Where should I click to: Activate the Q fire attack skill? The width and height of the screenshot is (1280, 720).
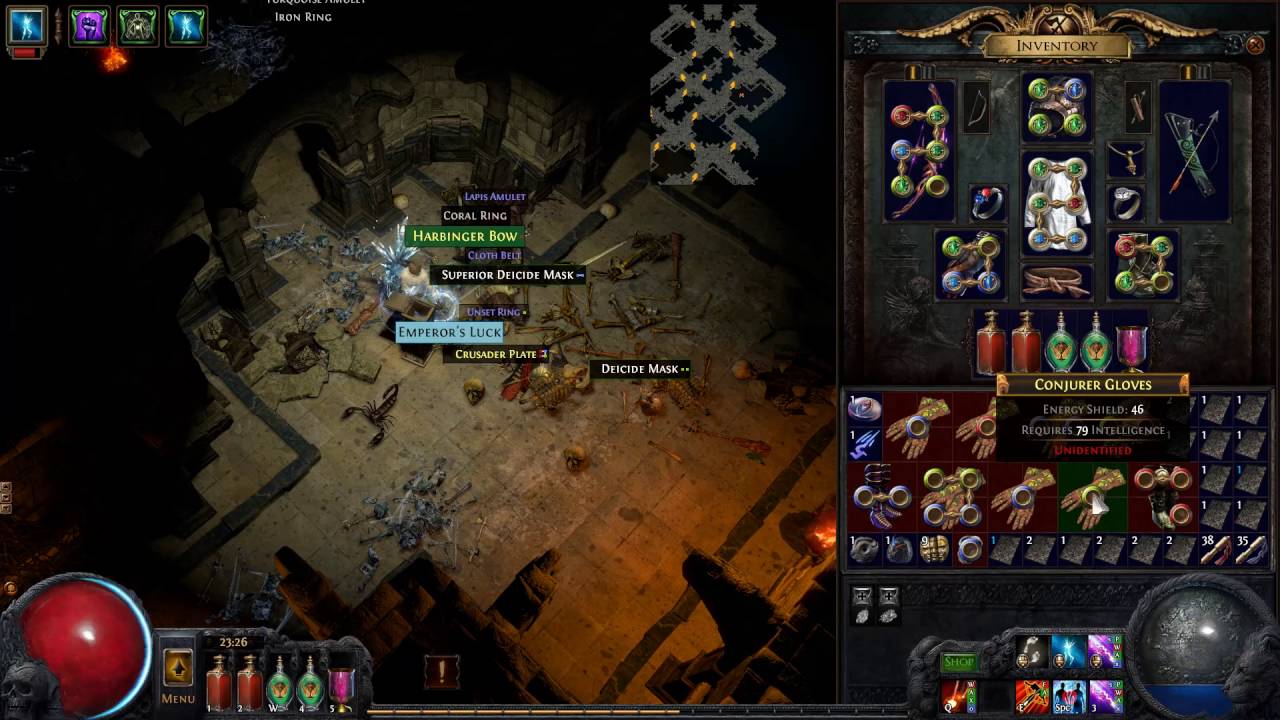click(x=958, y=694)
